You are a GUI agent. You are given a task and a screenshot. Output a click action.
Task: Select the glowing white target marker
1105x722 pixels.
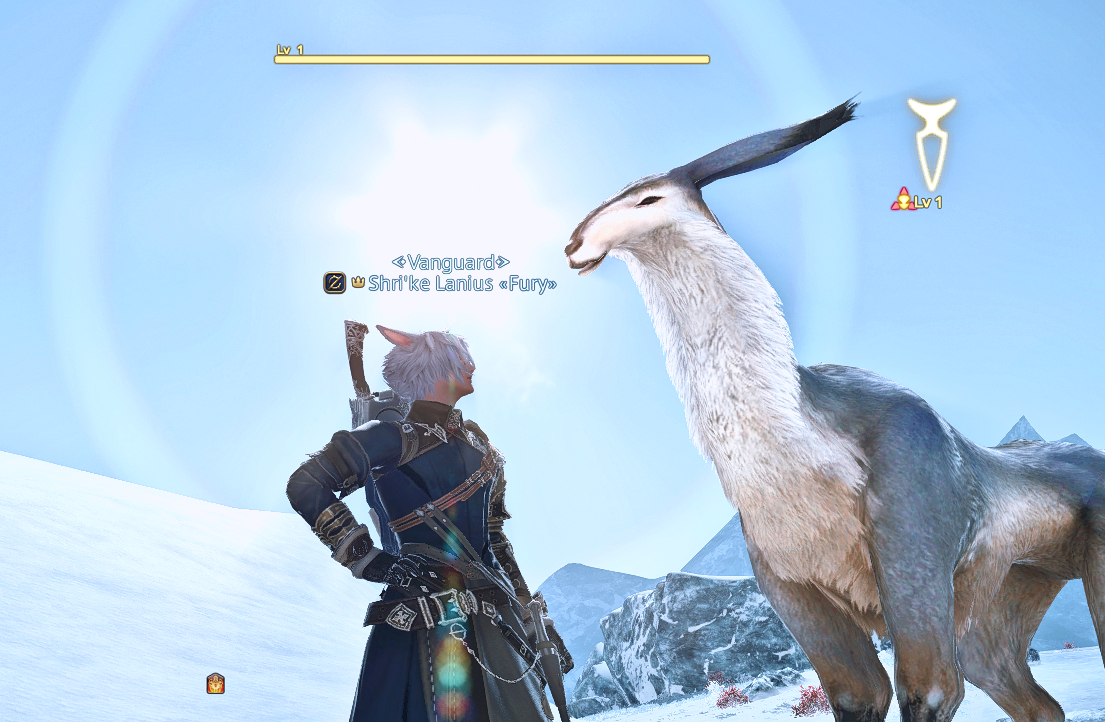pos(931,142)
